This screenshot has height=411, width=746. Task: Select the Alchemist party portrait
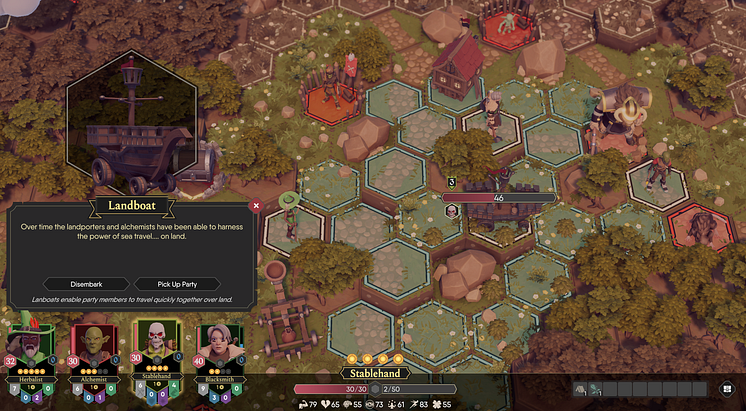coord(91,348)
